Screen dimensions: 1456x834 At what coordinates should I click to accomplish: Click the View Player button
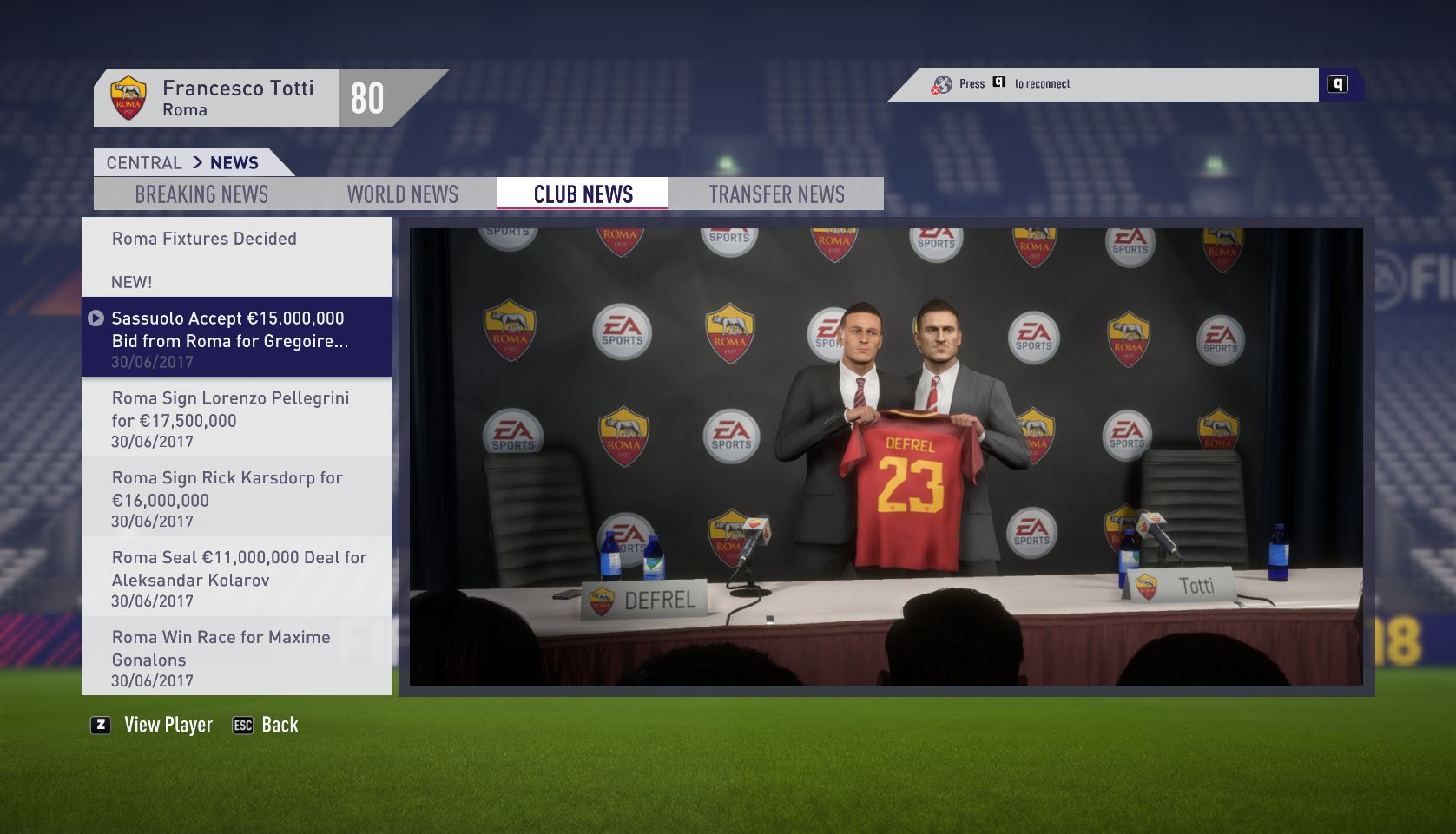(x=153, y=725)
